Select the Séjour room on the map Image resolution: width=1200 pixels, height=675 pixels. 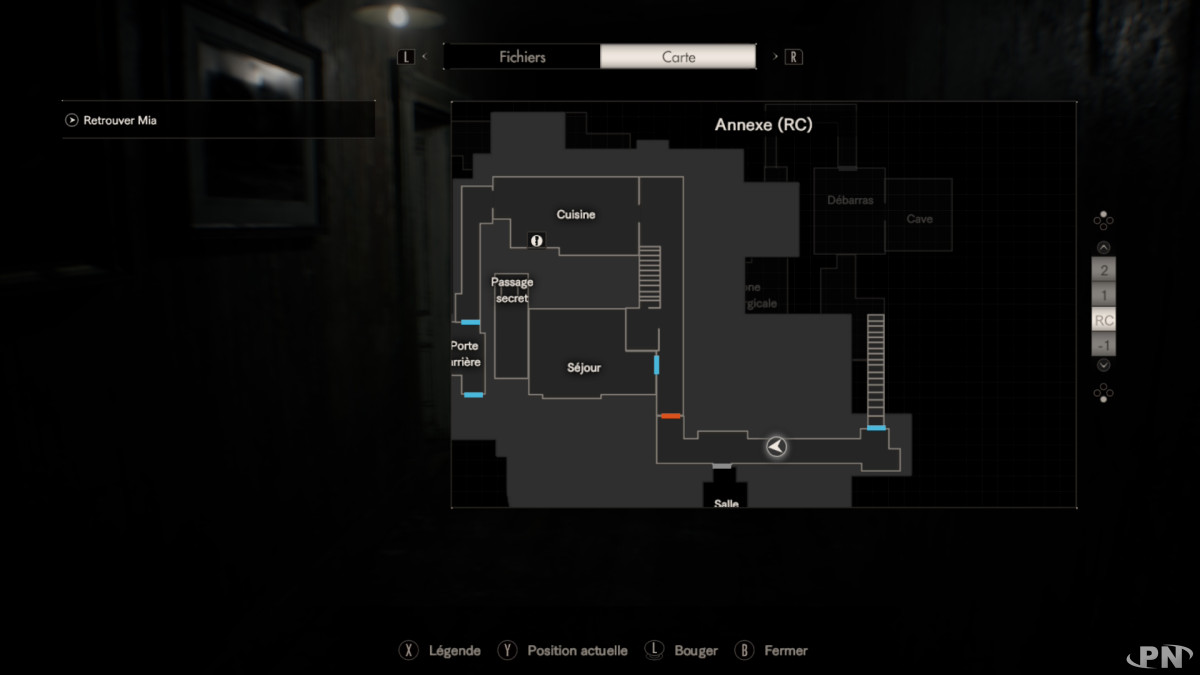pyautogui.click(x=584, y=367)
